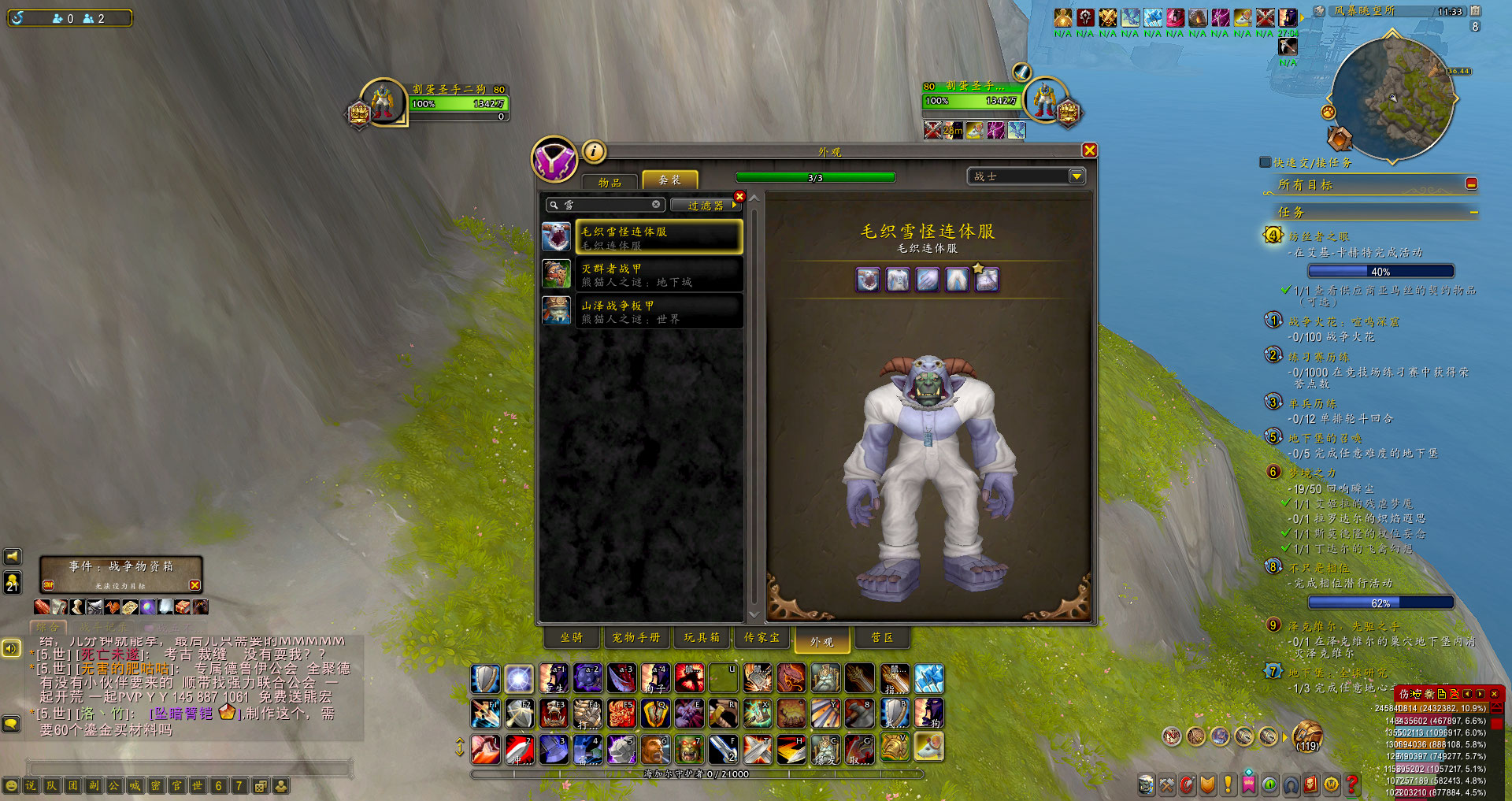The height and width of the screenshot is (801, 1512).
Task: Open the 玩具箱 toy box tab
Action: click(701, 637)
